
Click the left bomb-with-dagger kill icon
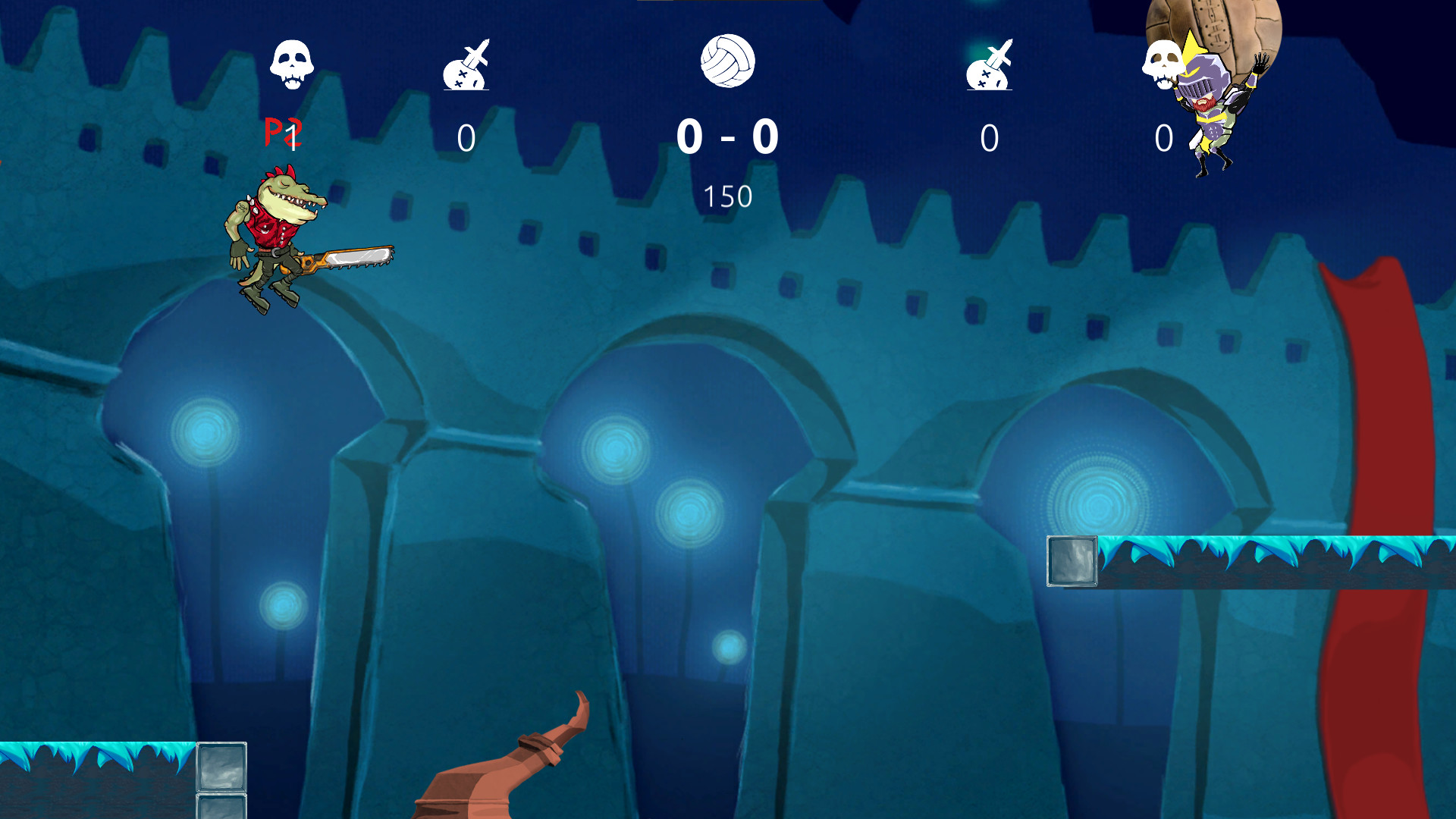(466, 68)
